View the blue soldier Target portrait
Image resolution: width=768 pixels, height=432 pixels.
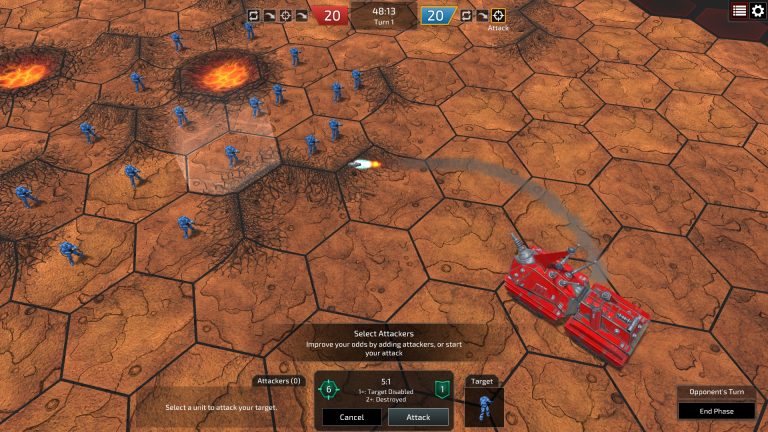pos(484,407)
